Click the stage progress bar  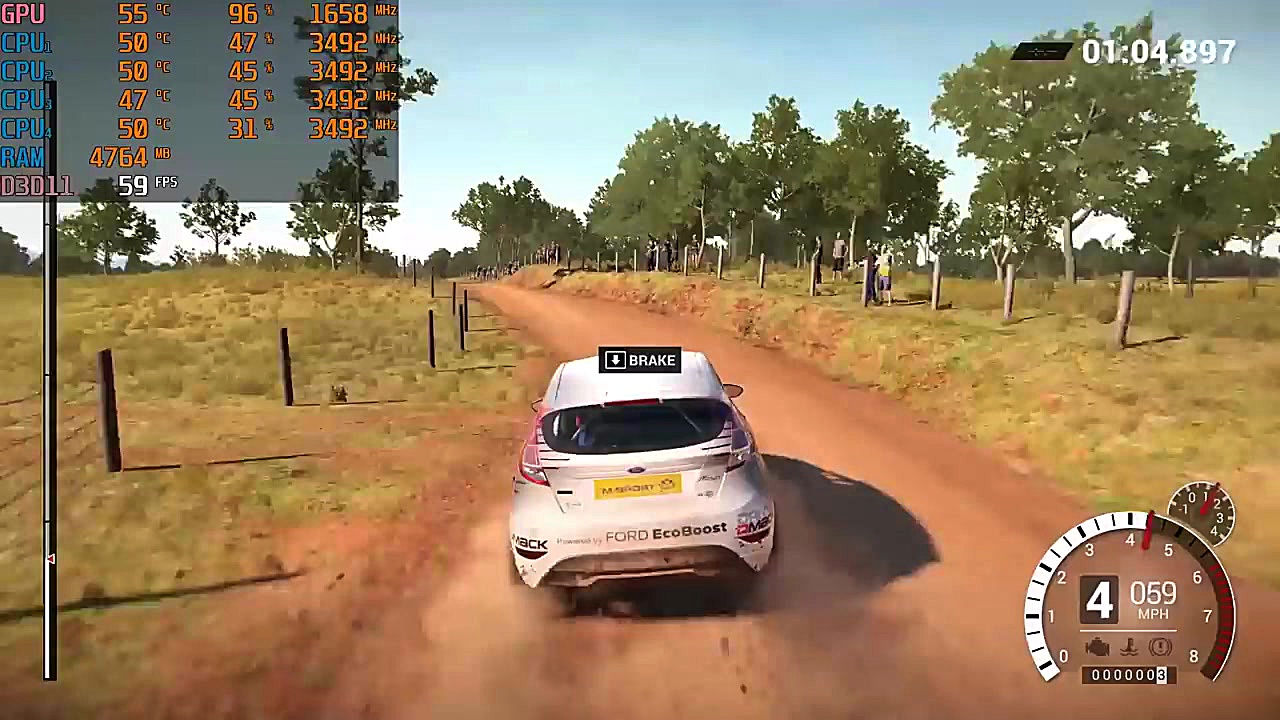point(49,380)
